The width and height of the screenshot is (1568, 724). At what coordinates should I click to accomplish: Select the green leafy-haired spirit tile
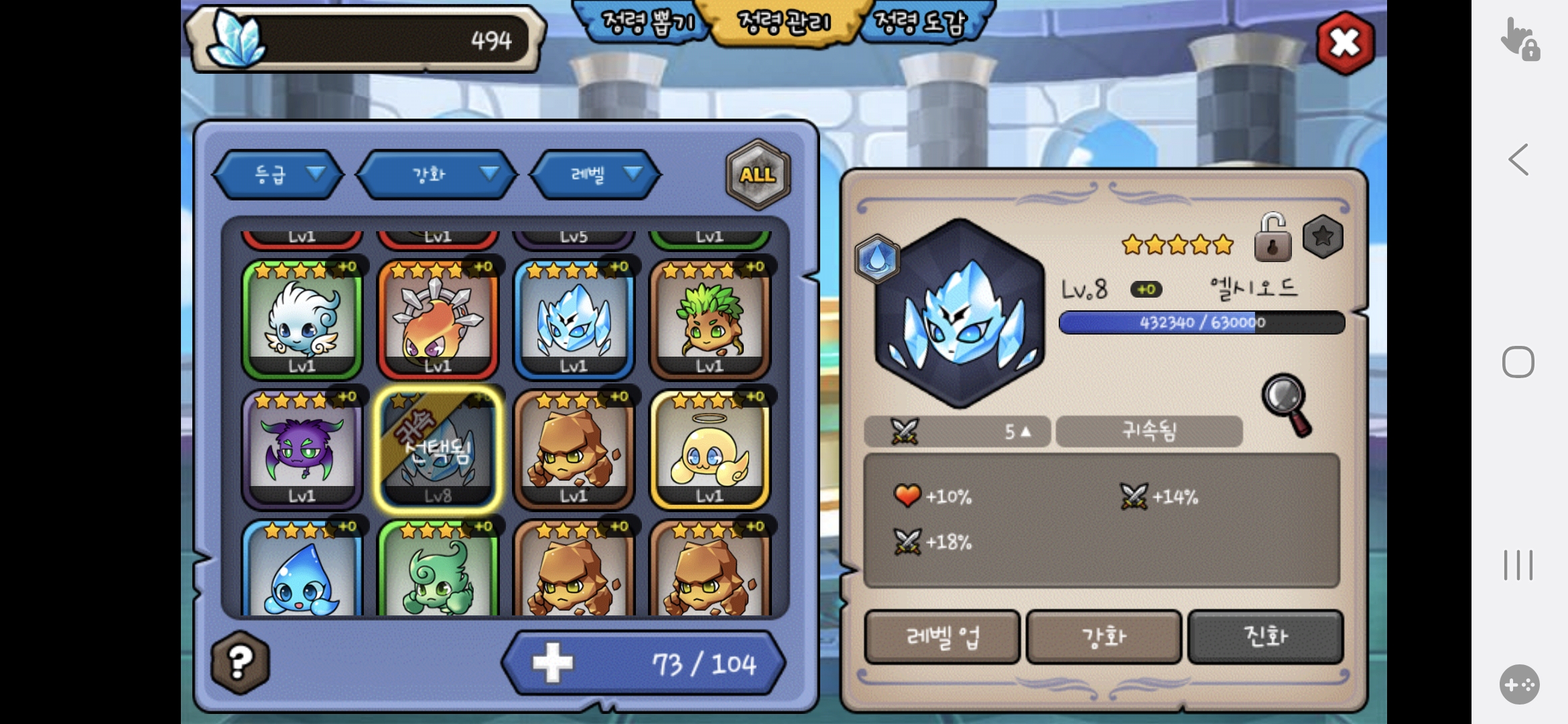tap(710, 320)
